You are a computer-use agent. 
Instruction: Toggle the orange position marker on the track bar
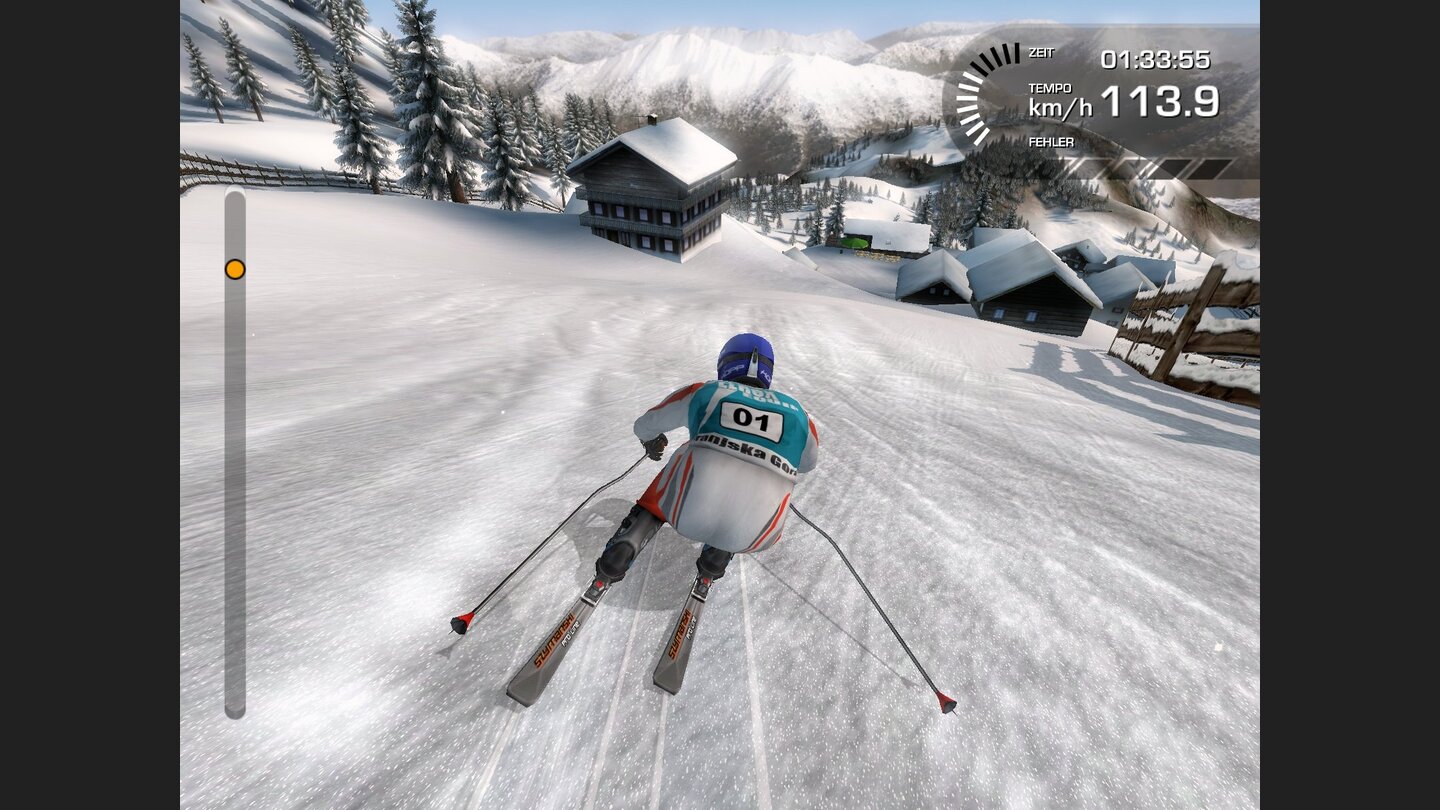click(236, 268)
